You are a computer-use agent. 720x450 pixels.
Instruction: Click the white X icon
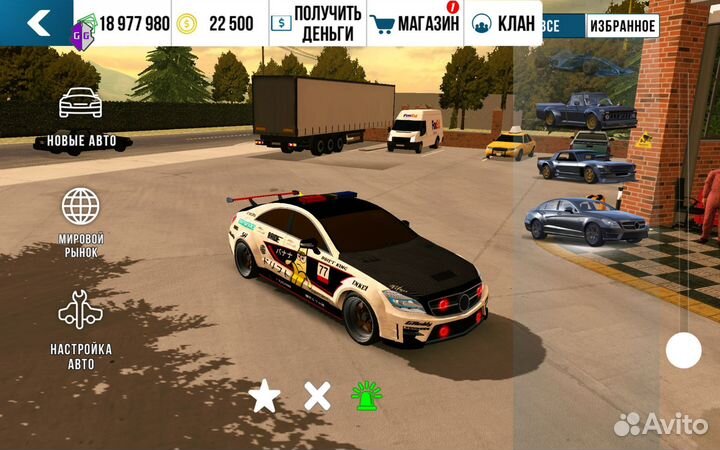tap(317, 396)
